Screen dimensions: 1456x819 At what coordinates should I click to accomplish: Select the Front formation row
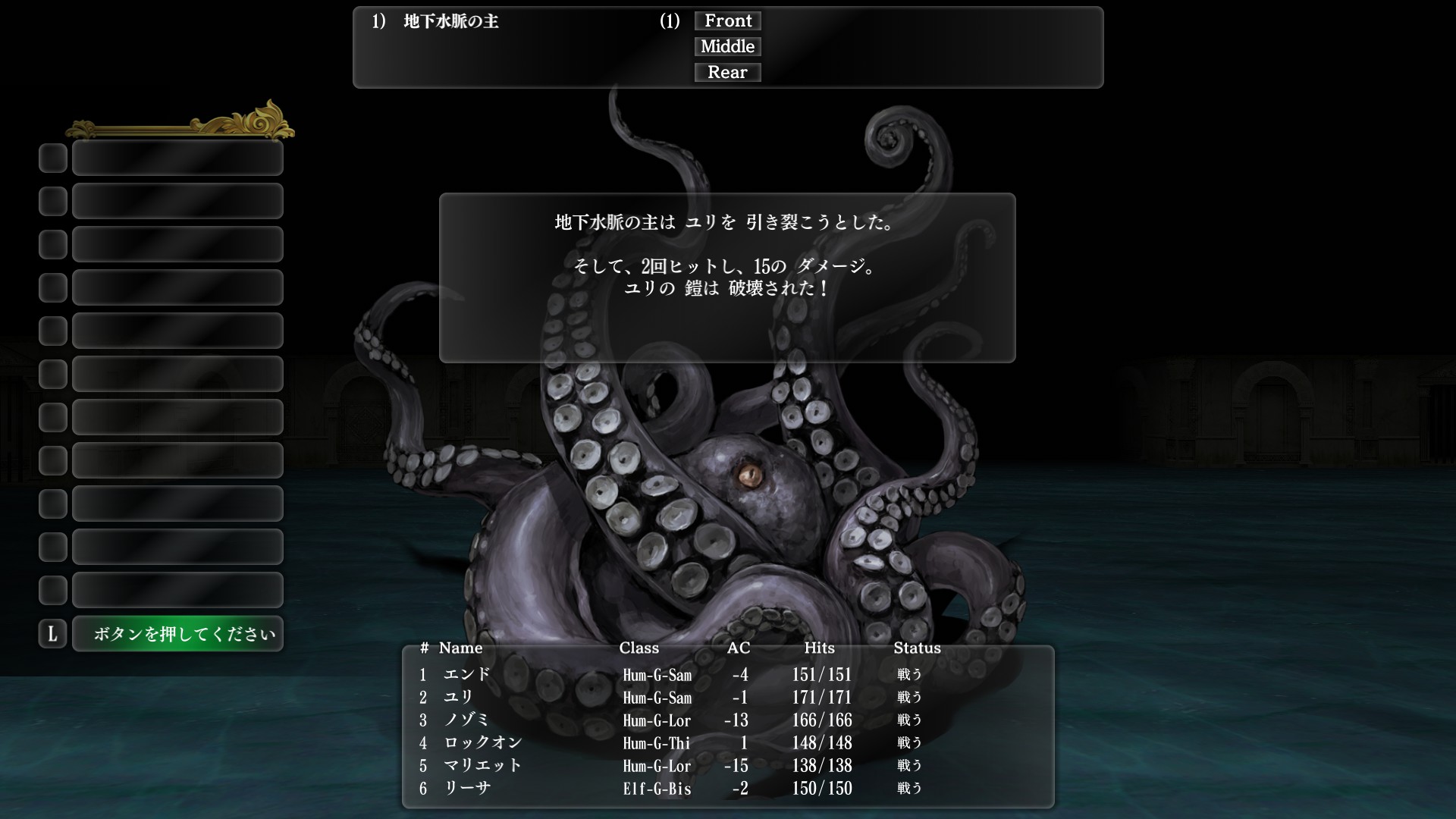(x=726, y=20)
